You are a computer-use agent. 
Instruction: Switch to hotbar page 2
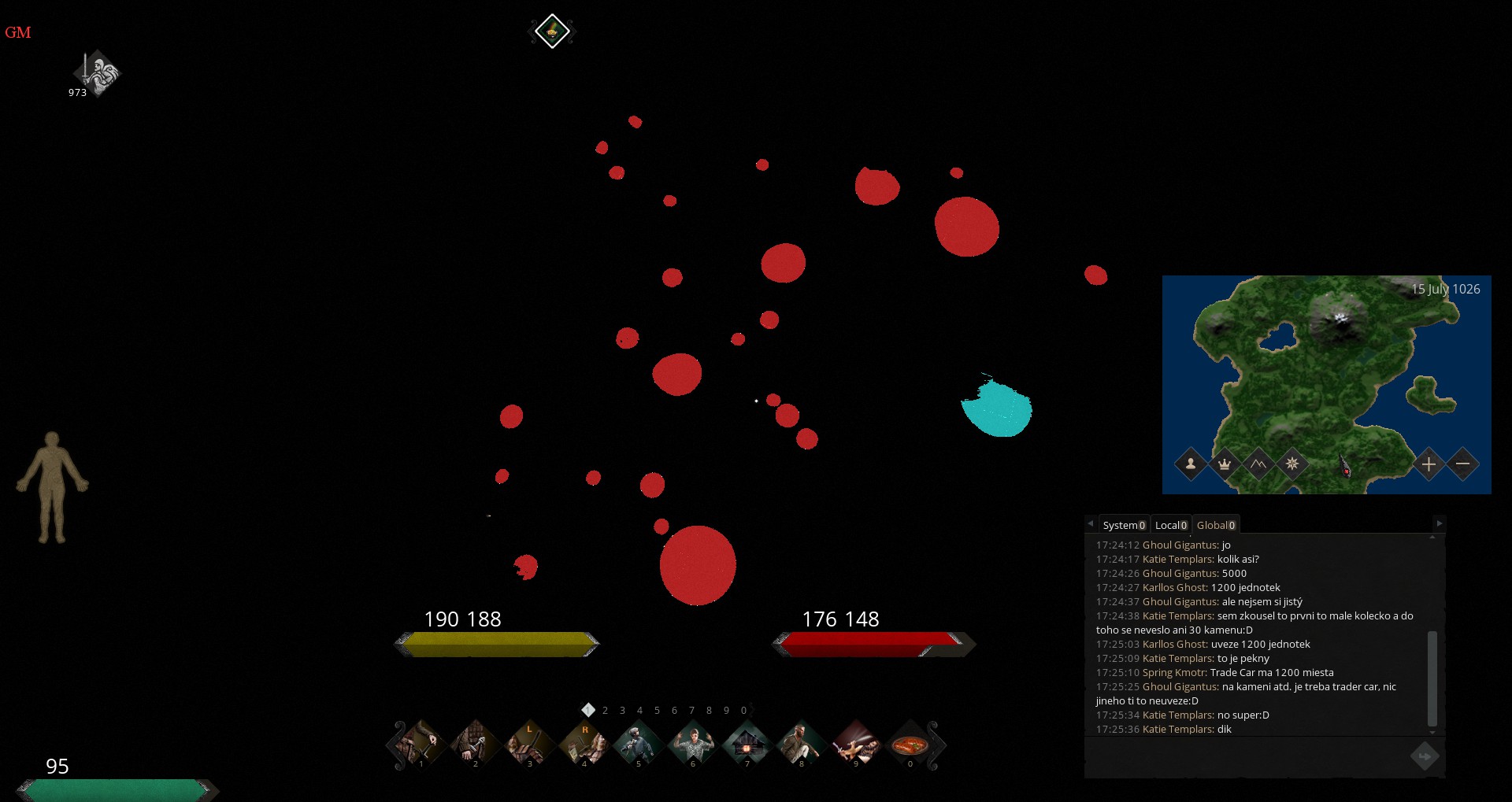tap(605, 711)
